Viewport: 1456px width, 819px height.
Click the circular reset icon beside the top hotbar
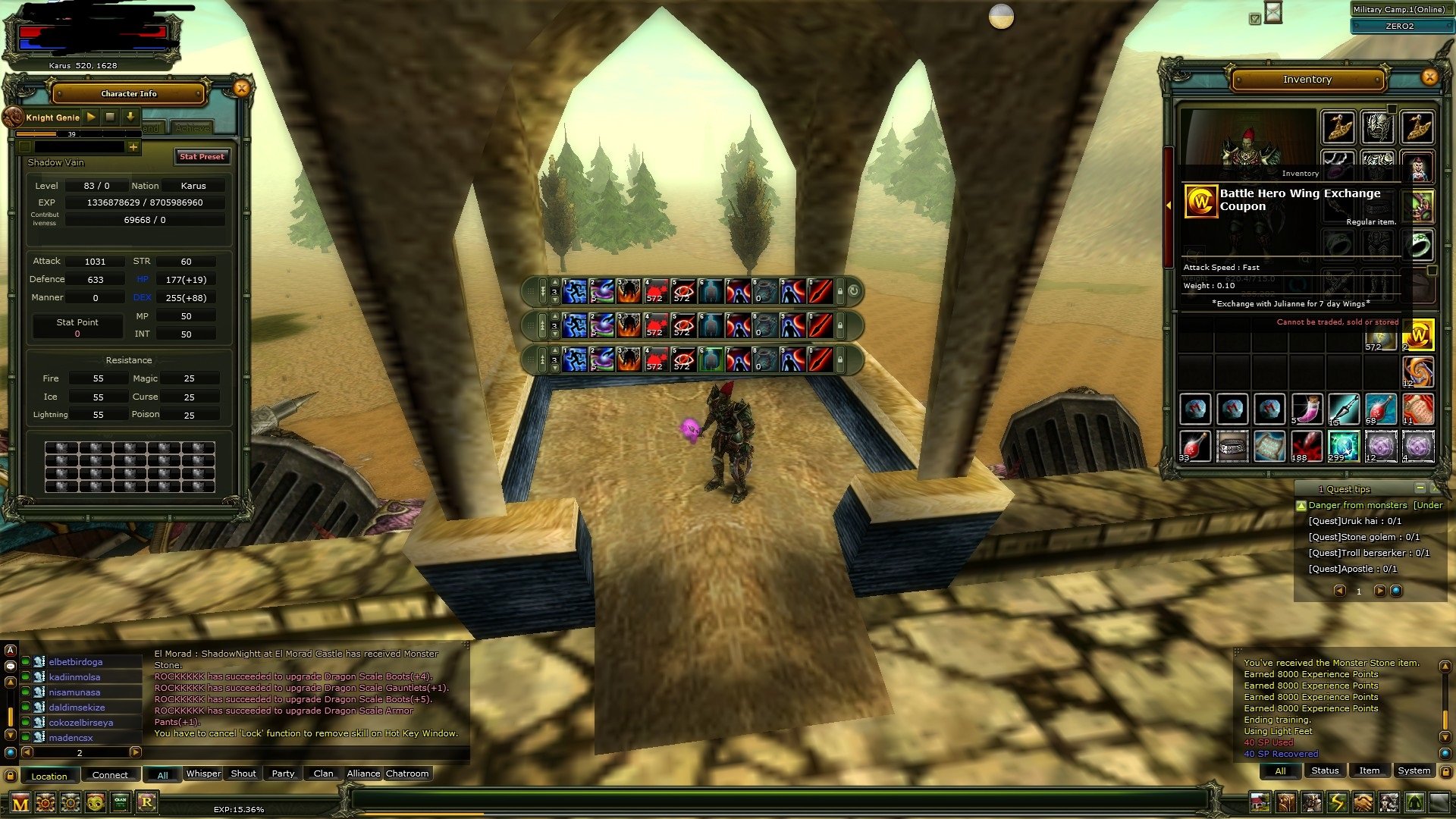pos(853,292)
